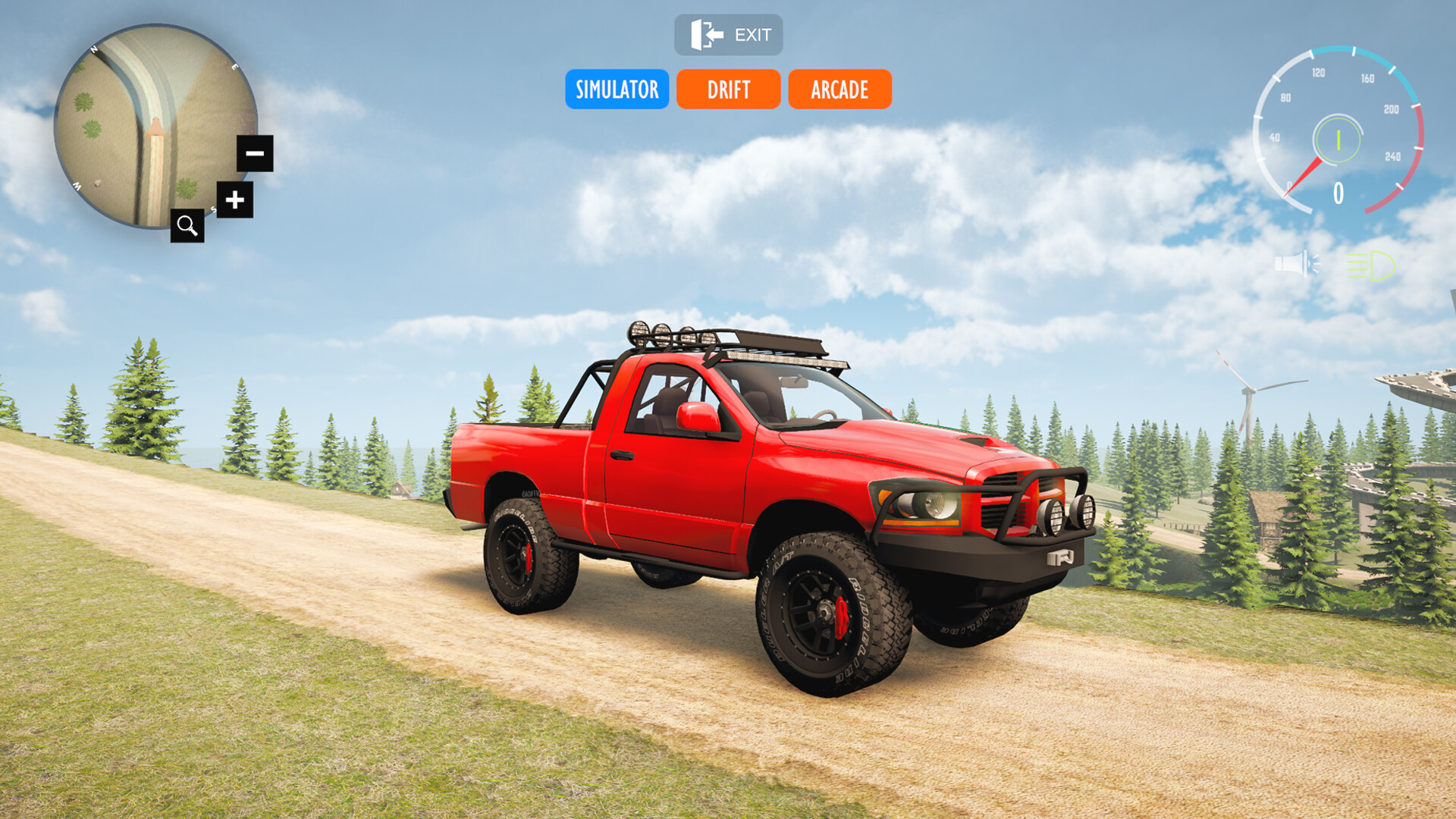
Task: Click the gear indicator inside the speedometer
Action: [x=1337, y=140]
